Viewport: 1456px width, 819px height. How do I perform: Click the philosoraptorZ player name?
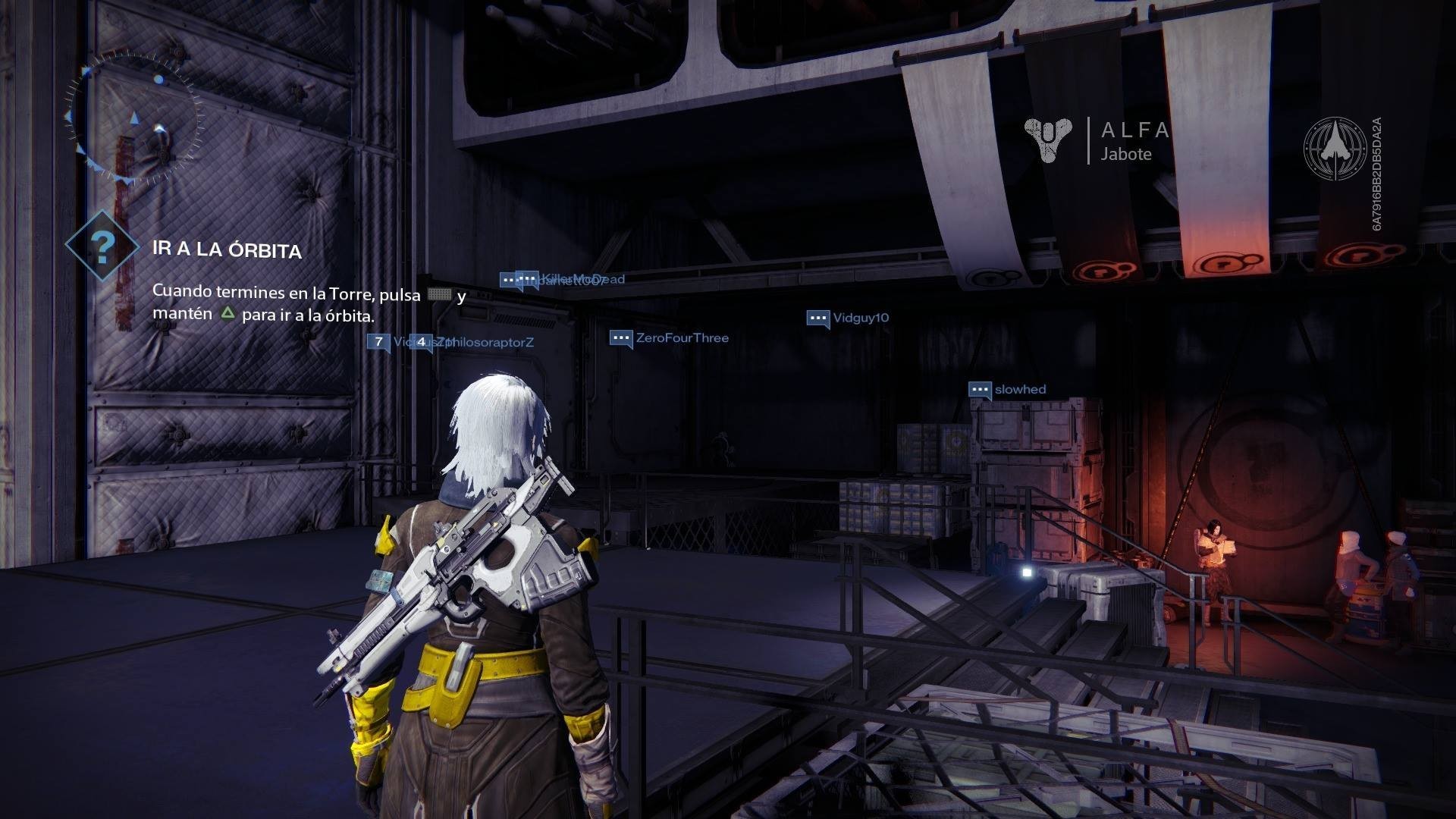(490, 342)
